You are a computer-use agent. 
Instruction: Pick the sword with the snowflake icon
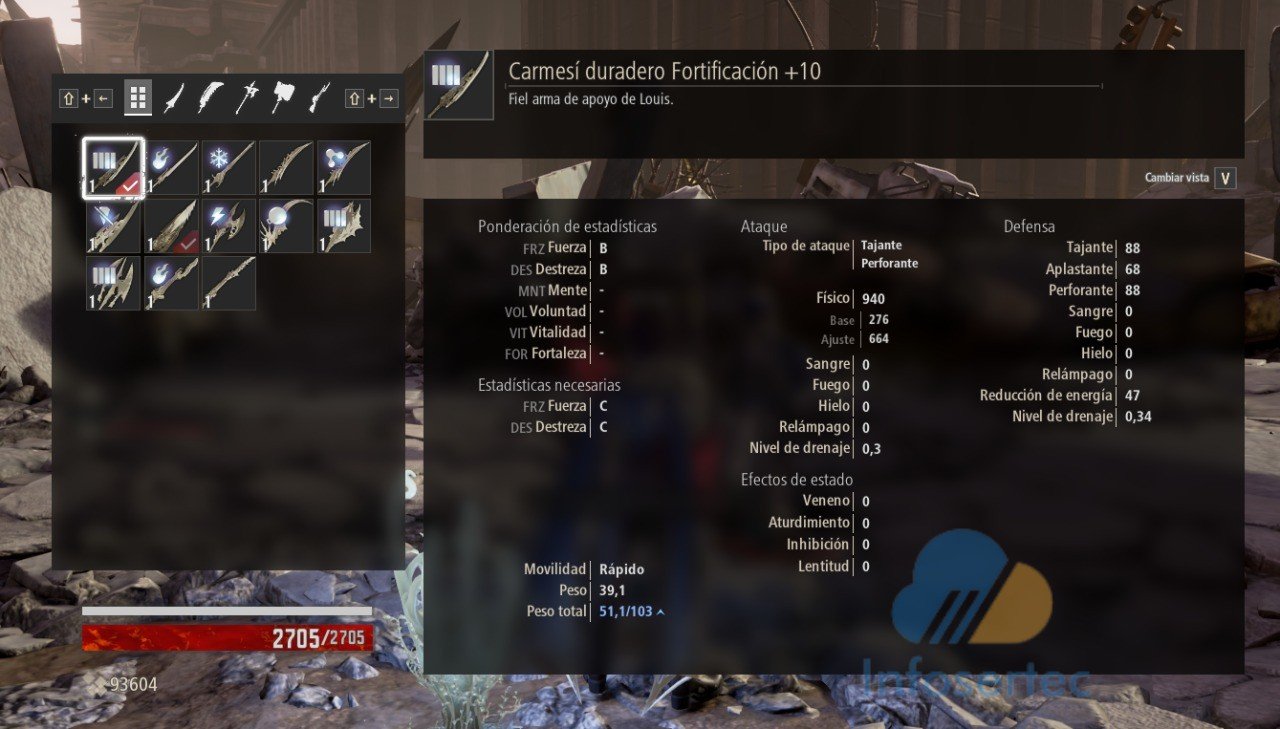[229, 168]
